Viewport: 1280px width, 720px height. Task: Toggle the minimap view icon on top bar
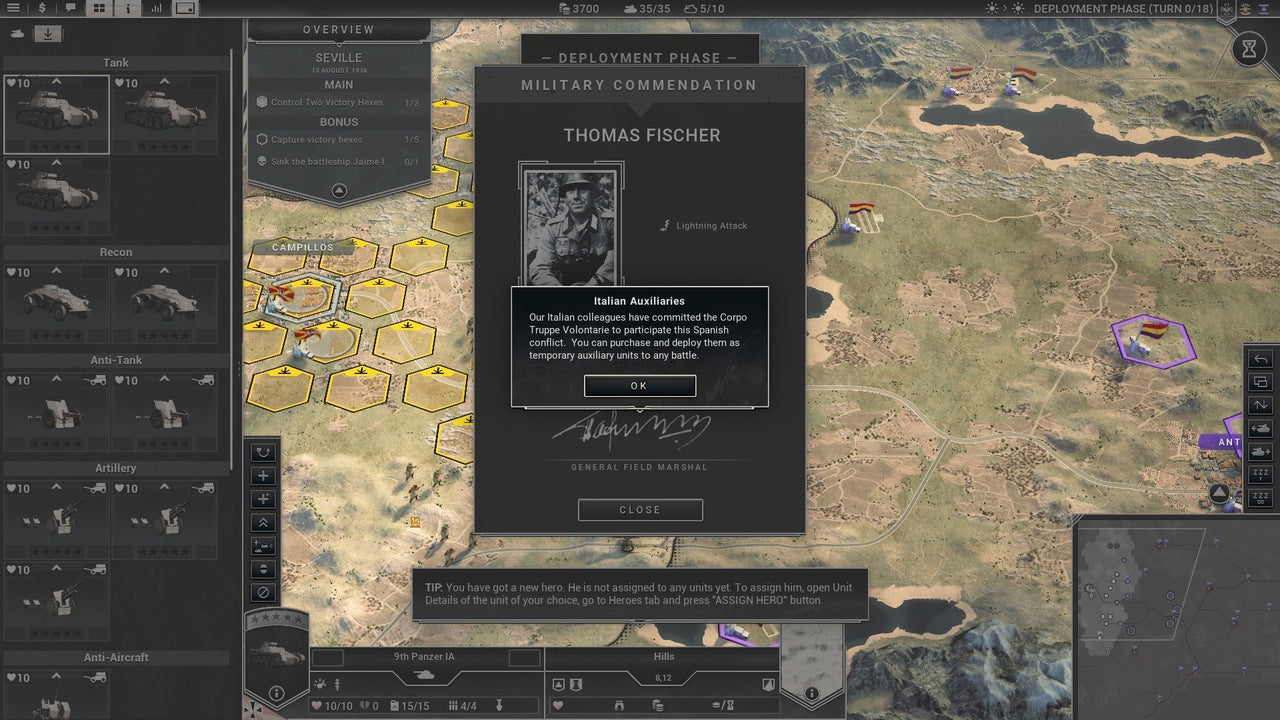[184, 8]
